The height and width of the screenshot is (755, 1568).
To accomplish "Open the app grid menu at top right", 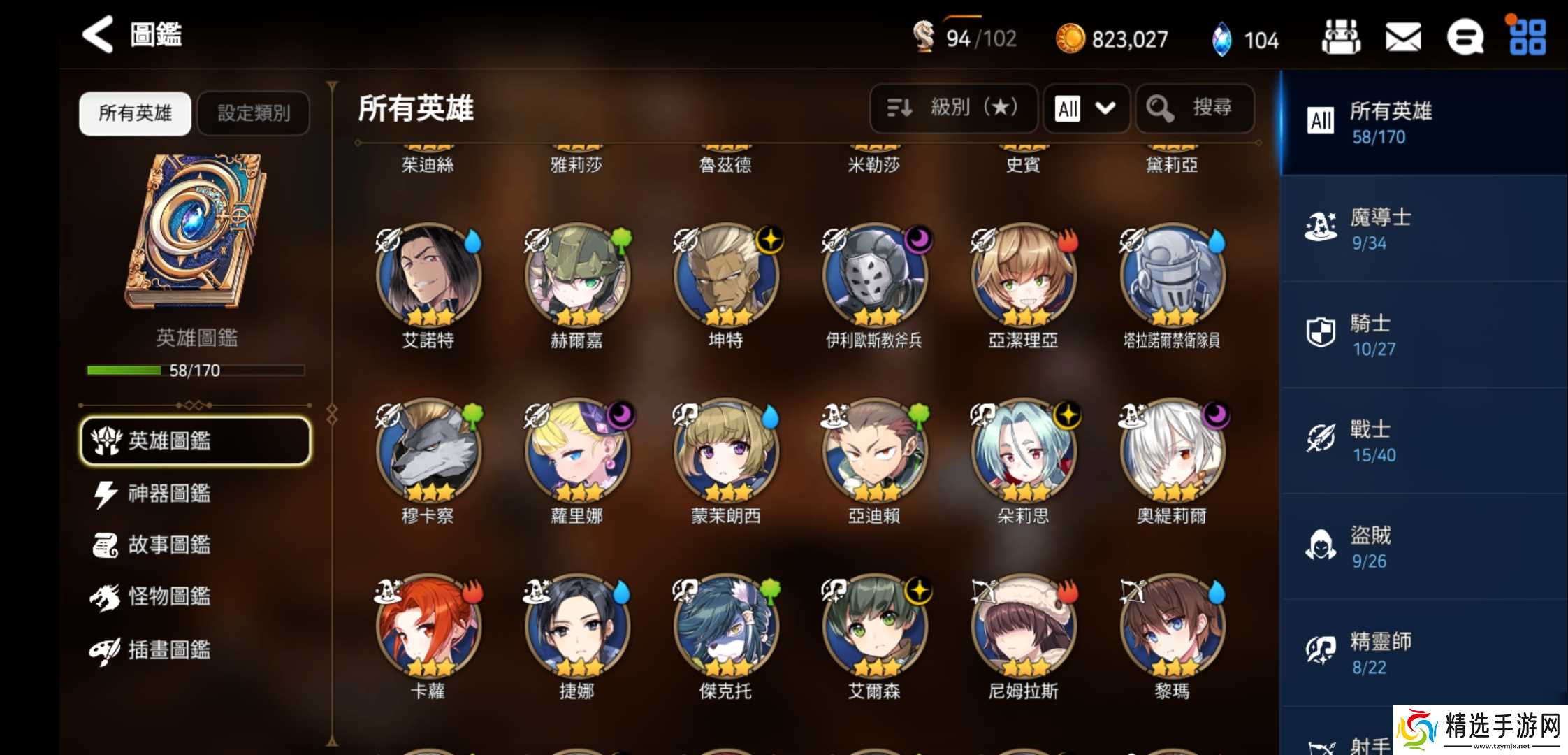I will click(x=1527, y=38).
